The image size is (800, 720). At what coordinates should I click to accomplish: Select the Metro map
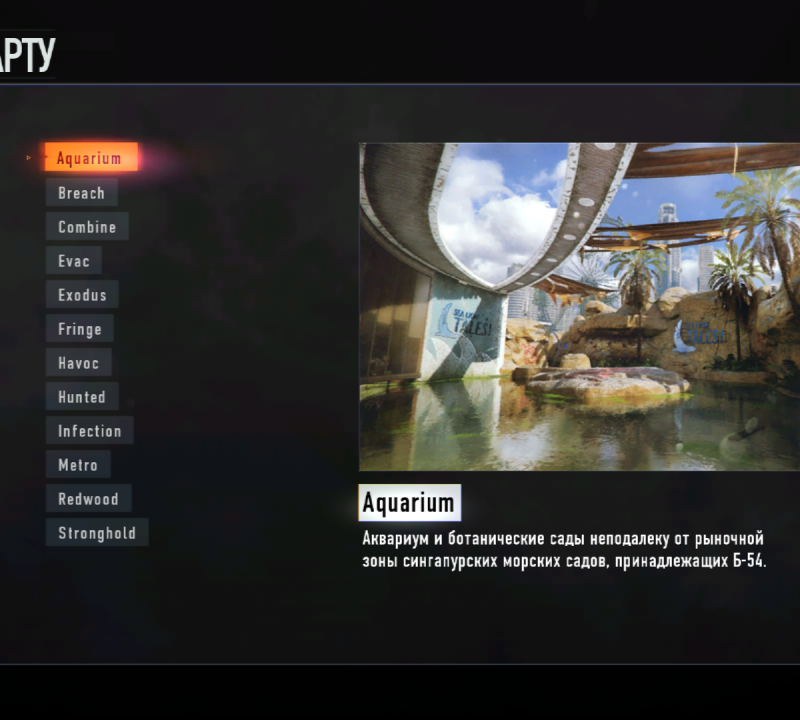coord(78,465)
